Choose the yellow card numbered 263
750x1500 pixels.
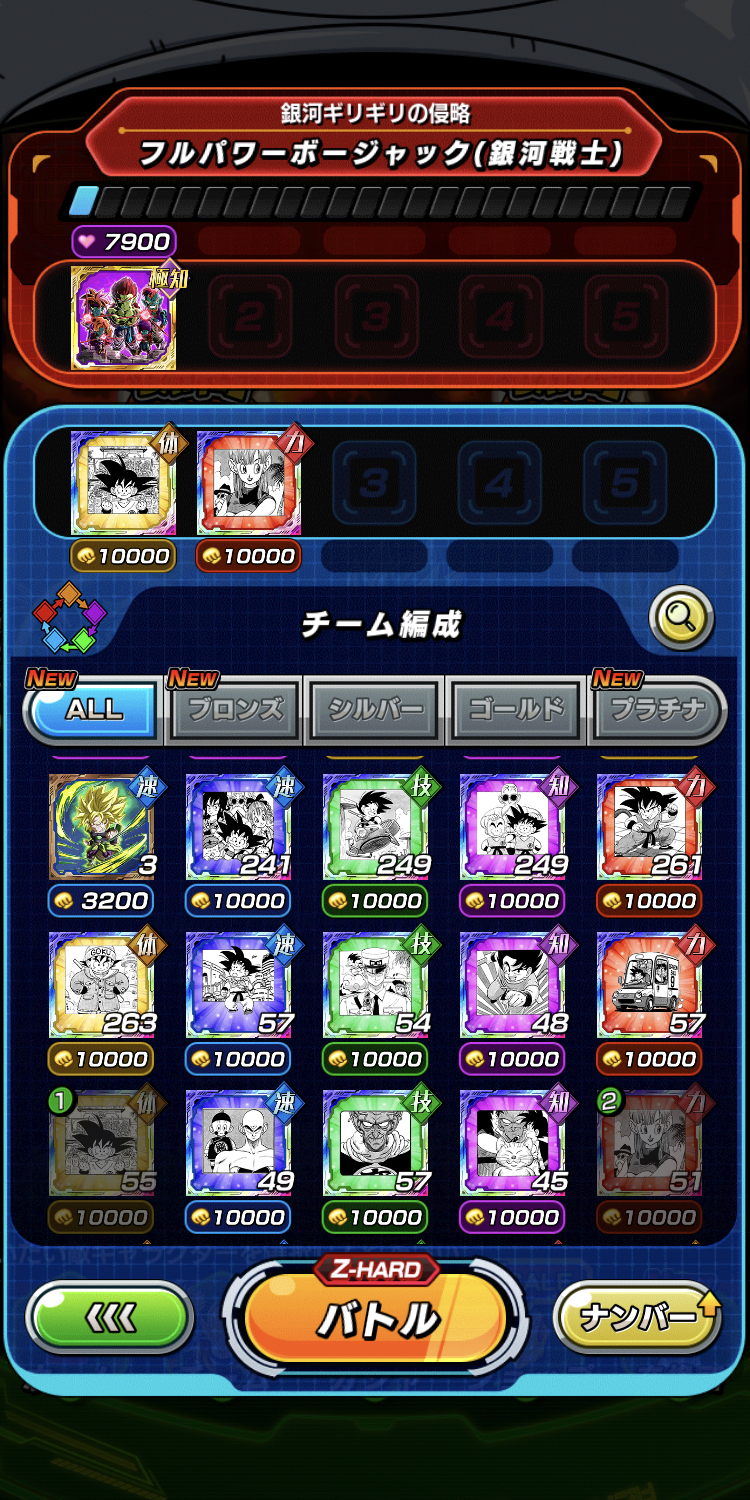pos(100,985)
